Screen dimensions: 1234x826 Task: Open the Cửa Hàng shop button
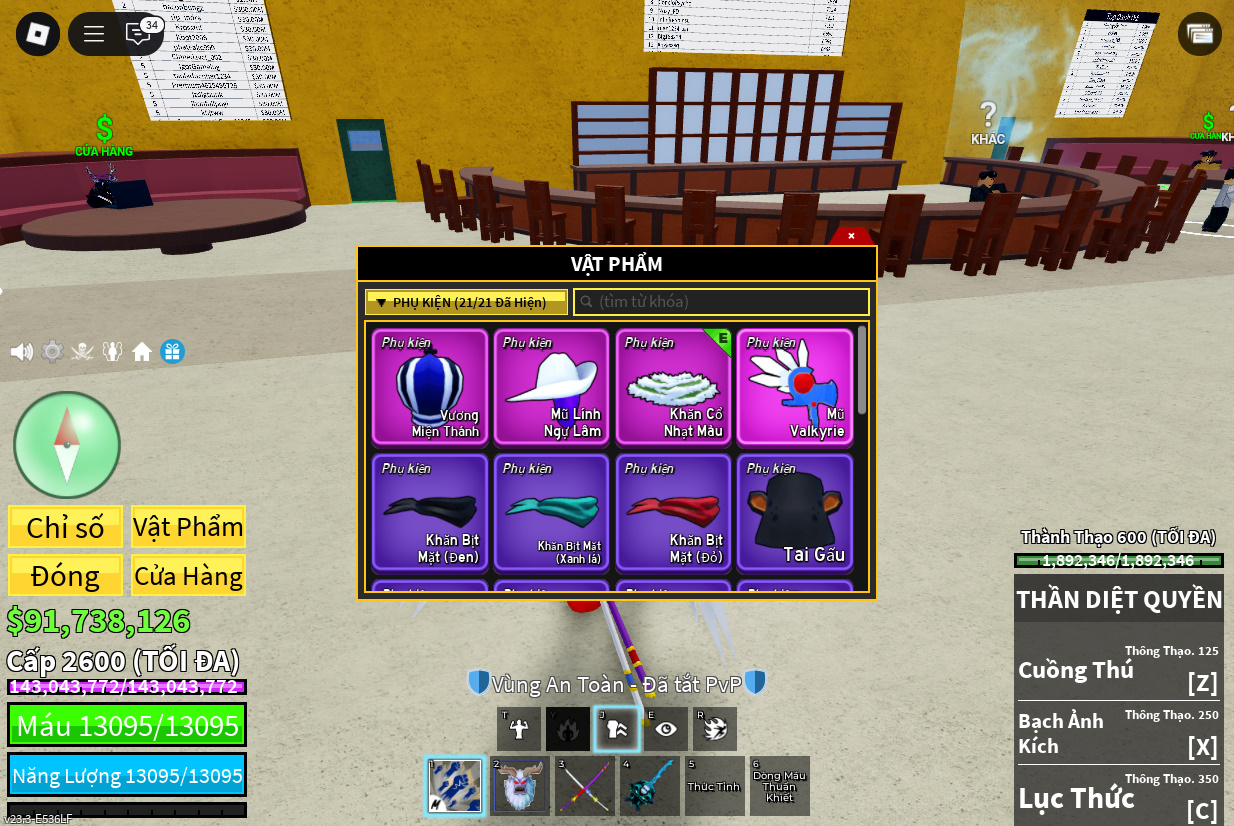pyautogui.click(x=188, y=576)
